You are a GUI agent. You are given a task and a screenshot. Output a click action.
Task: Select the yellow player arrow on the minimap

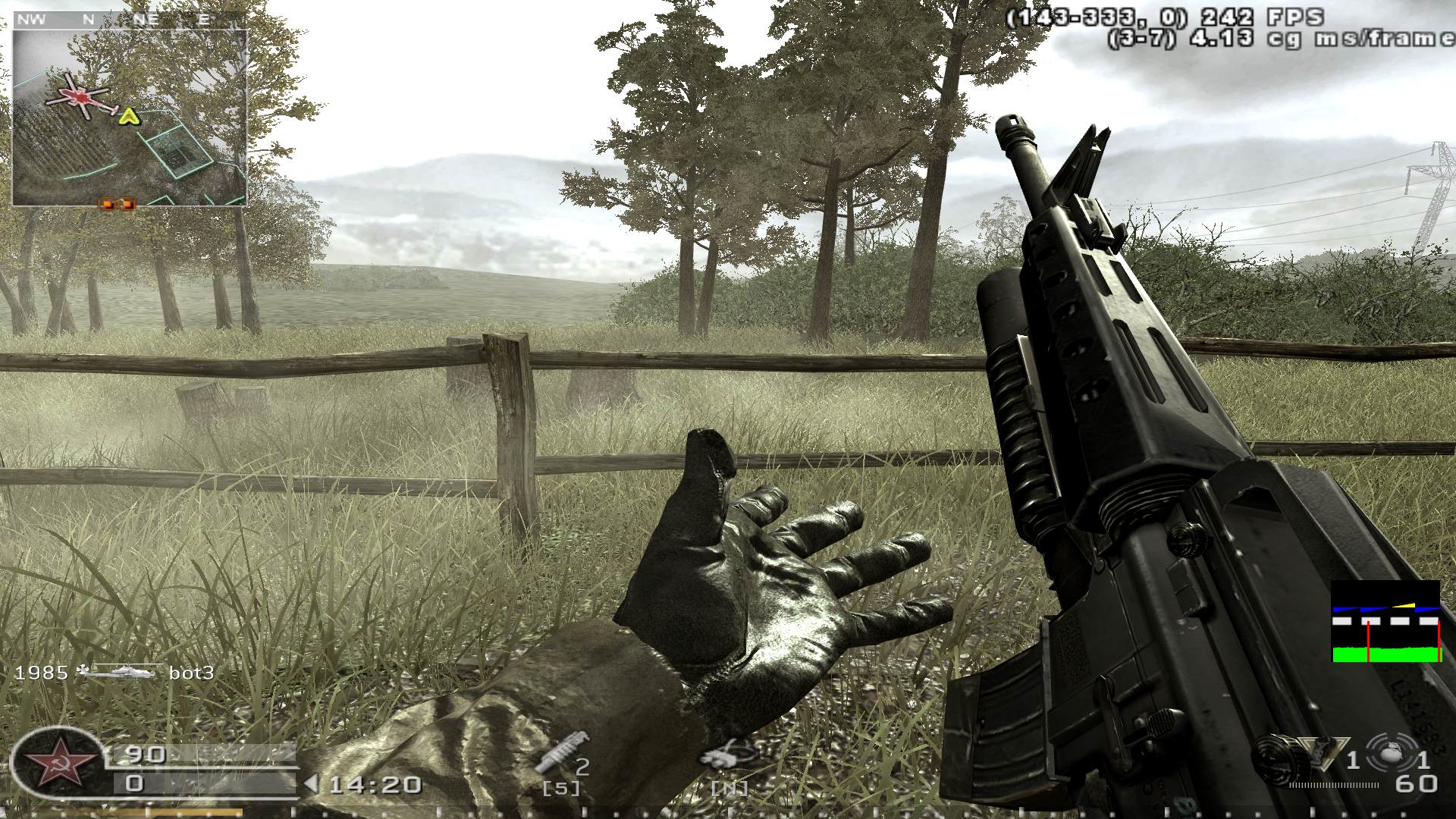point(127,117)
